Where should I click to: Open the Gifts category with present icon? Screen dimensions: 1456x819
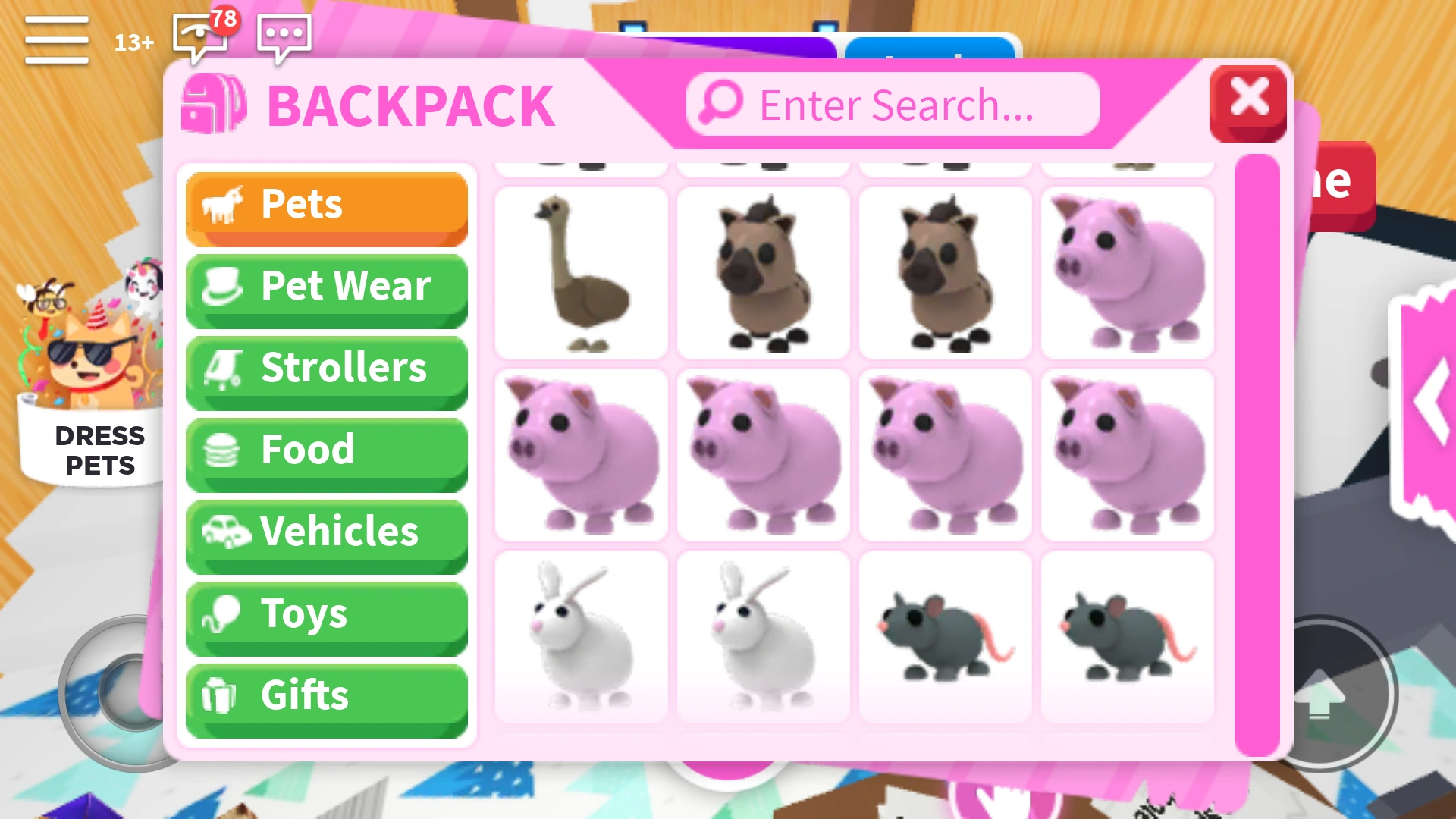(326, 695)
